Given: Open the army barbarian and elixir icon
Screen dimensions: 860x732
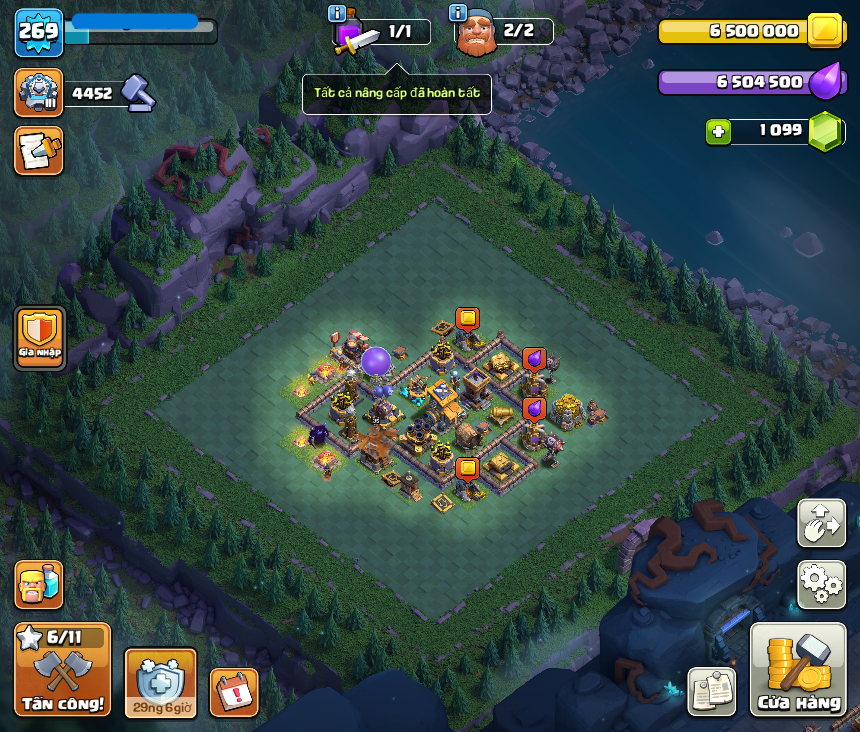Looking at the screenshot, I should (39, 584).
